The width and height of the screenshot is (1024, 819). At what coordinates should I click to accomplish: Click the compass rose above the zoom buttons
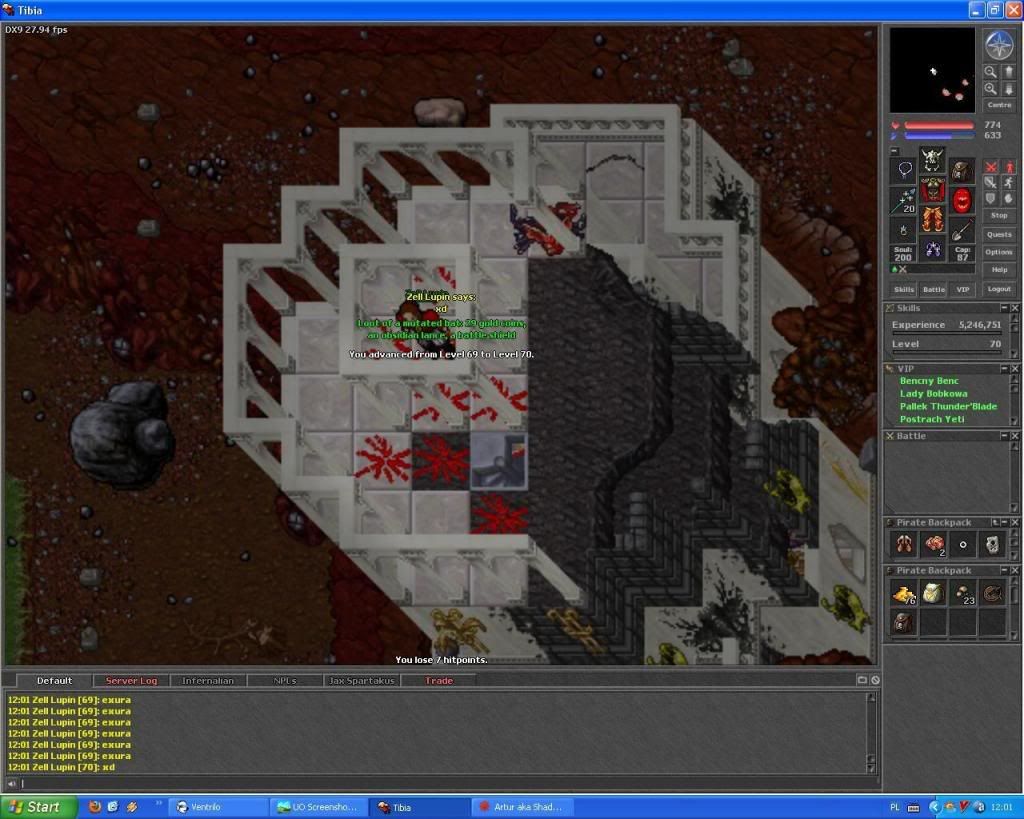click(999, 45)
